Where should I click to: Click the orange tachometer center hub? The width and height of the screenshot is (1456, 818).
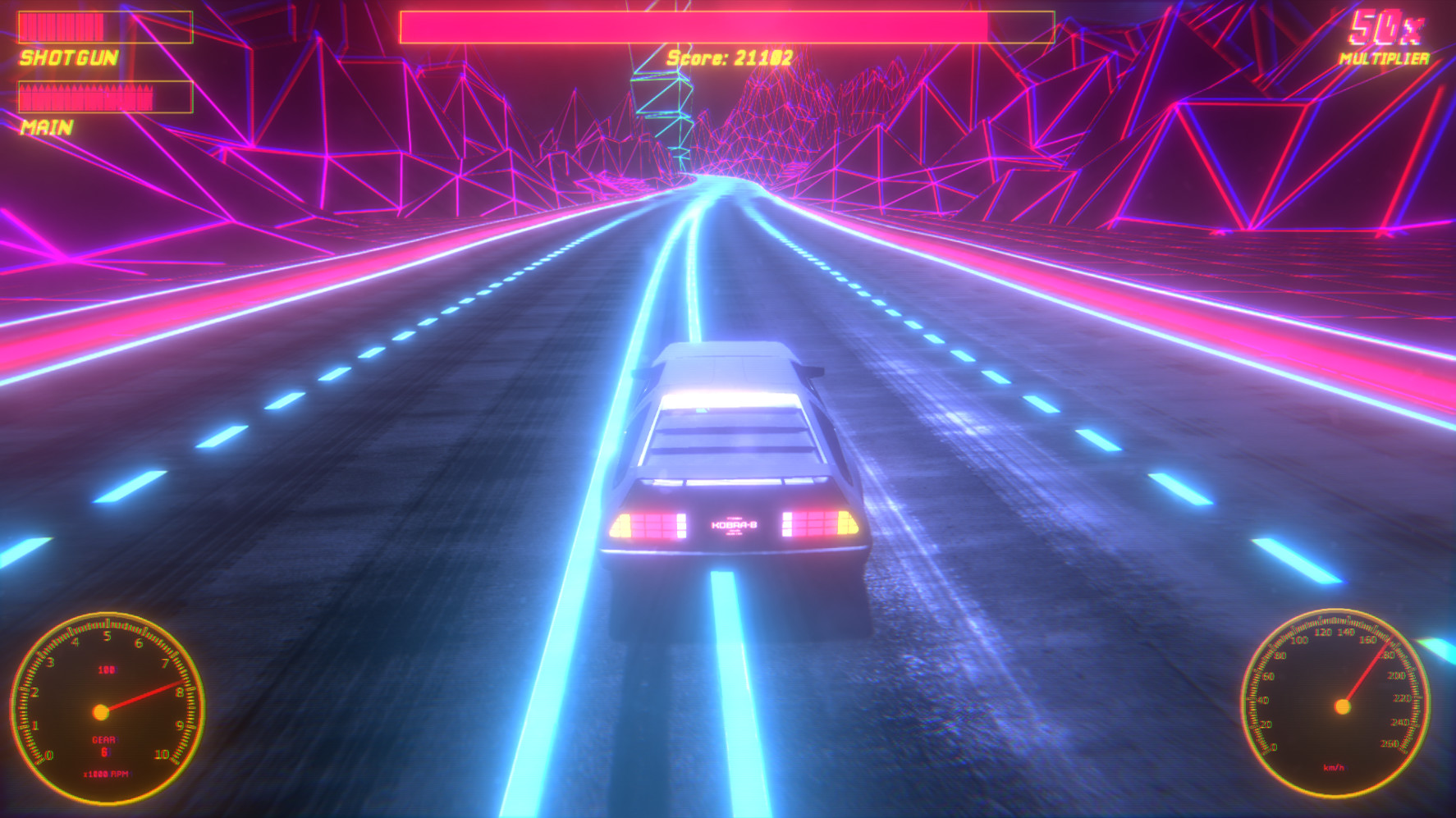point(103,710)
